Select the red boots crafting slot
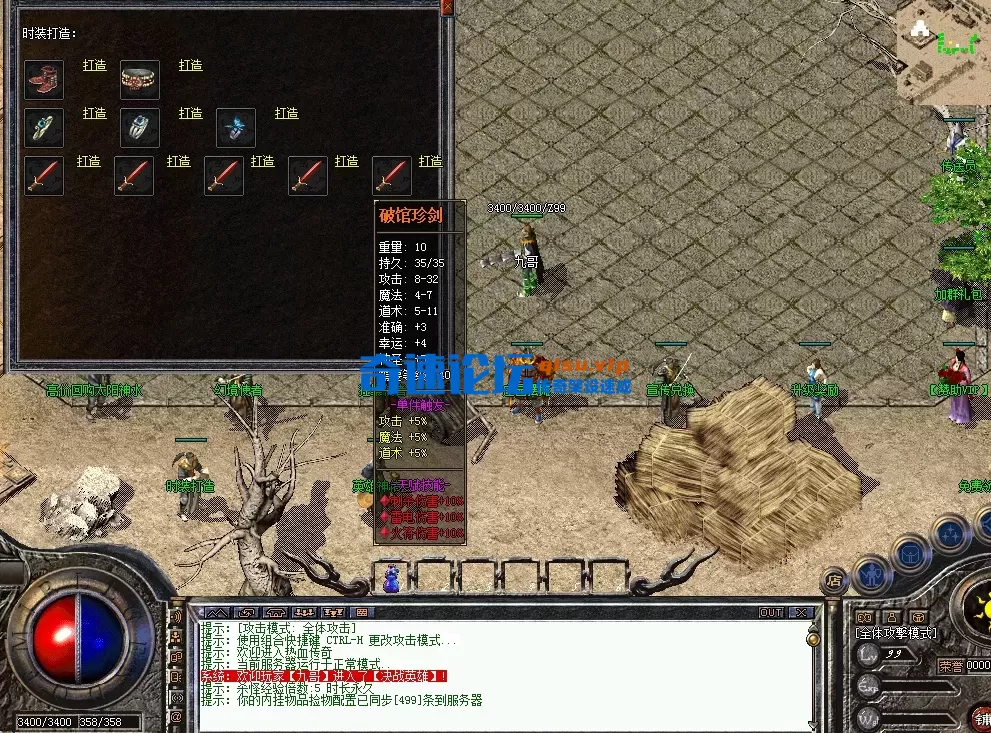 pyautogui.click(x=44, y=80)
